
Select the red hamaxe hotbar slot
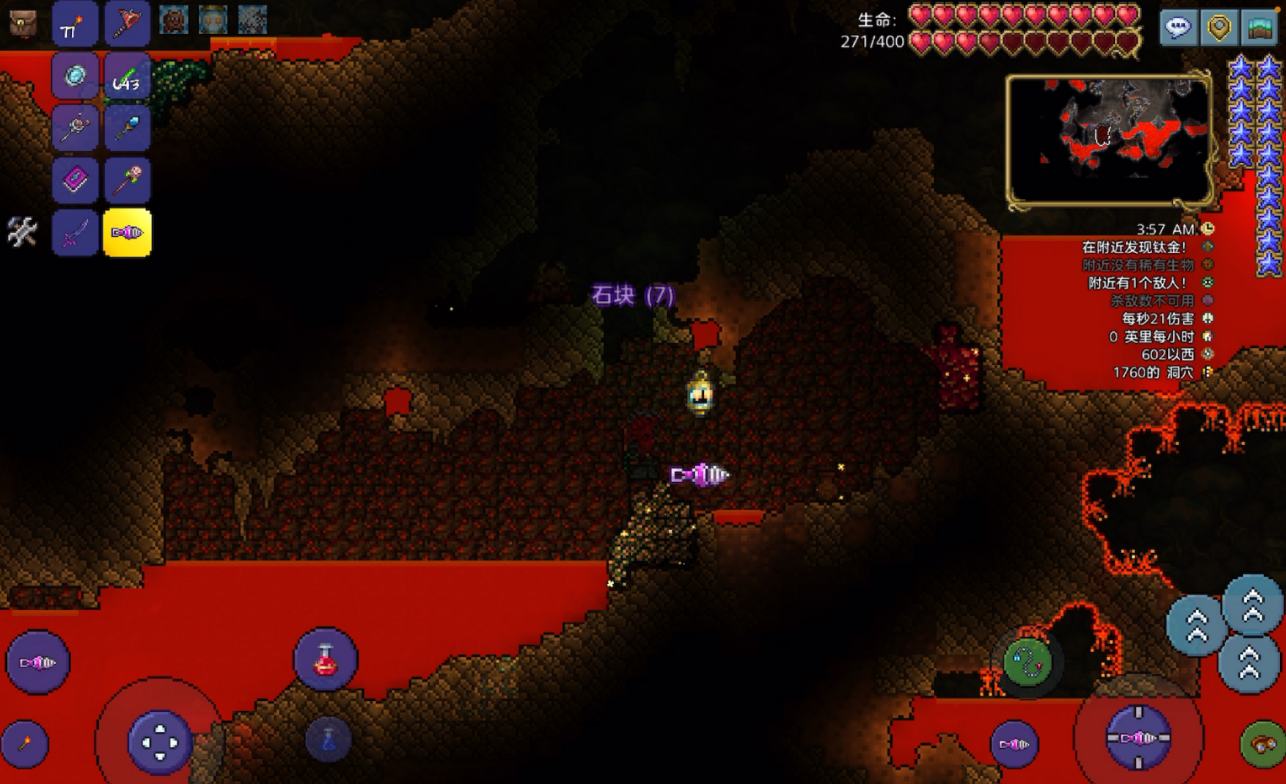[127, 24]
